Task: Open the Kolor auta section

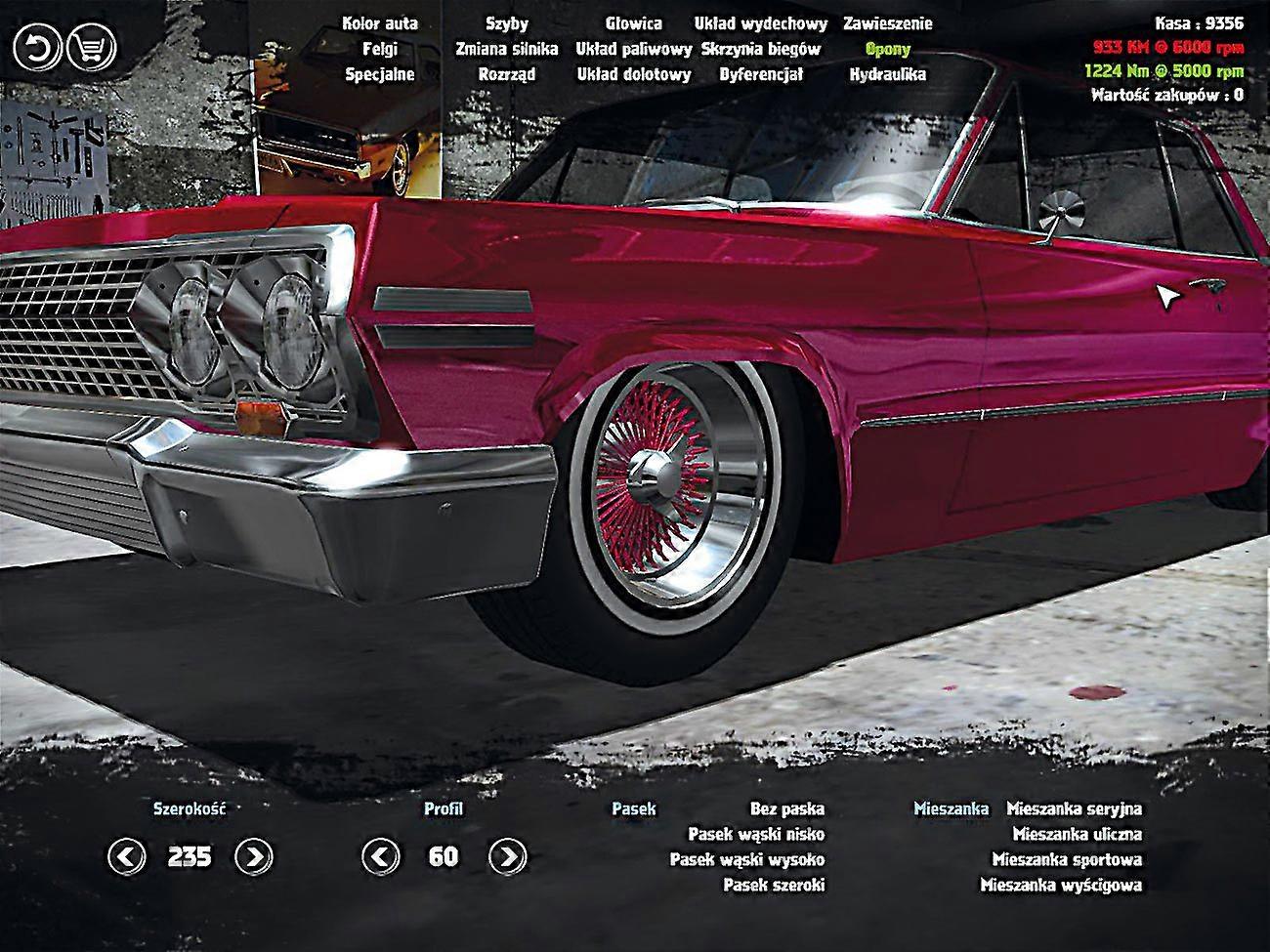Action: click(380, 23)
